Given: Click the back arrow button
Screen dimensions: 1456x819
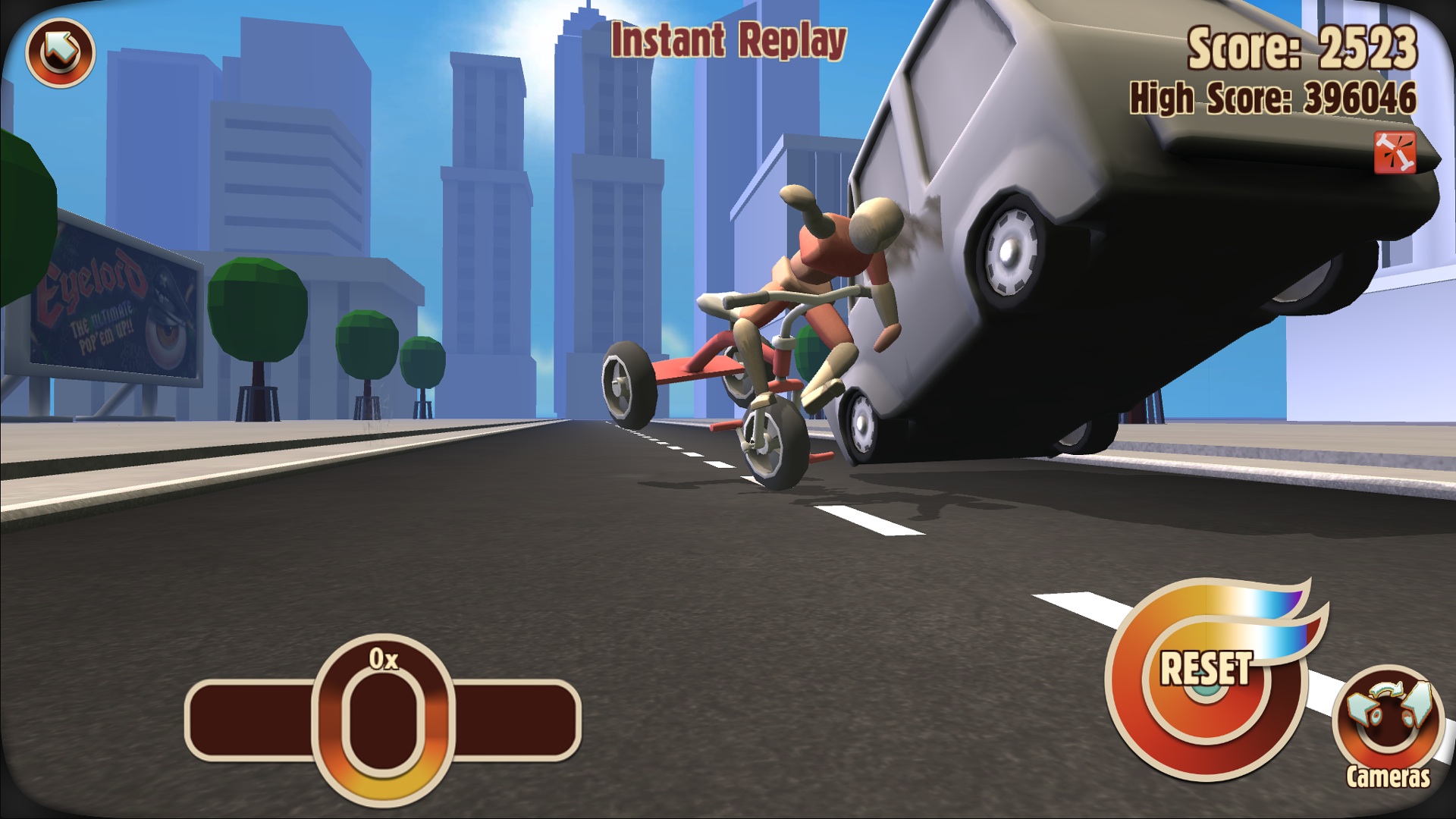Looking at the screenshot, I should [x=60, y=52].
